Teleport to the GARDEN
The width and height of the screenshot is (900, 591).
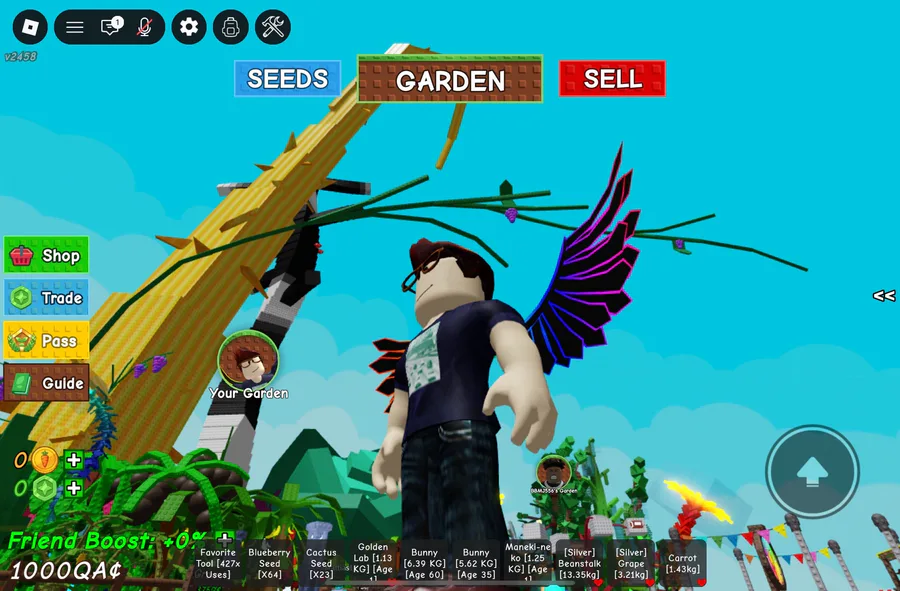(450, 80)
